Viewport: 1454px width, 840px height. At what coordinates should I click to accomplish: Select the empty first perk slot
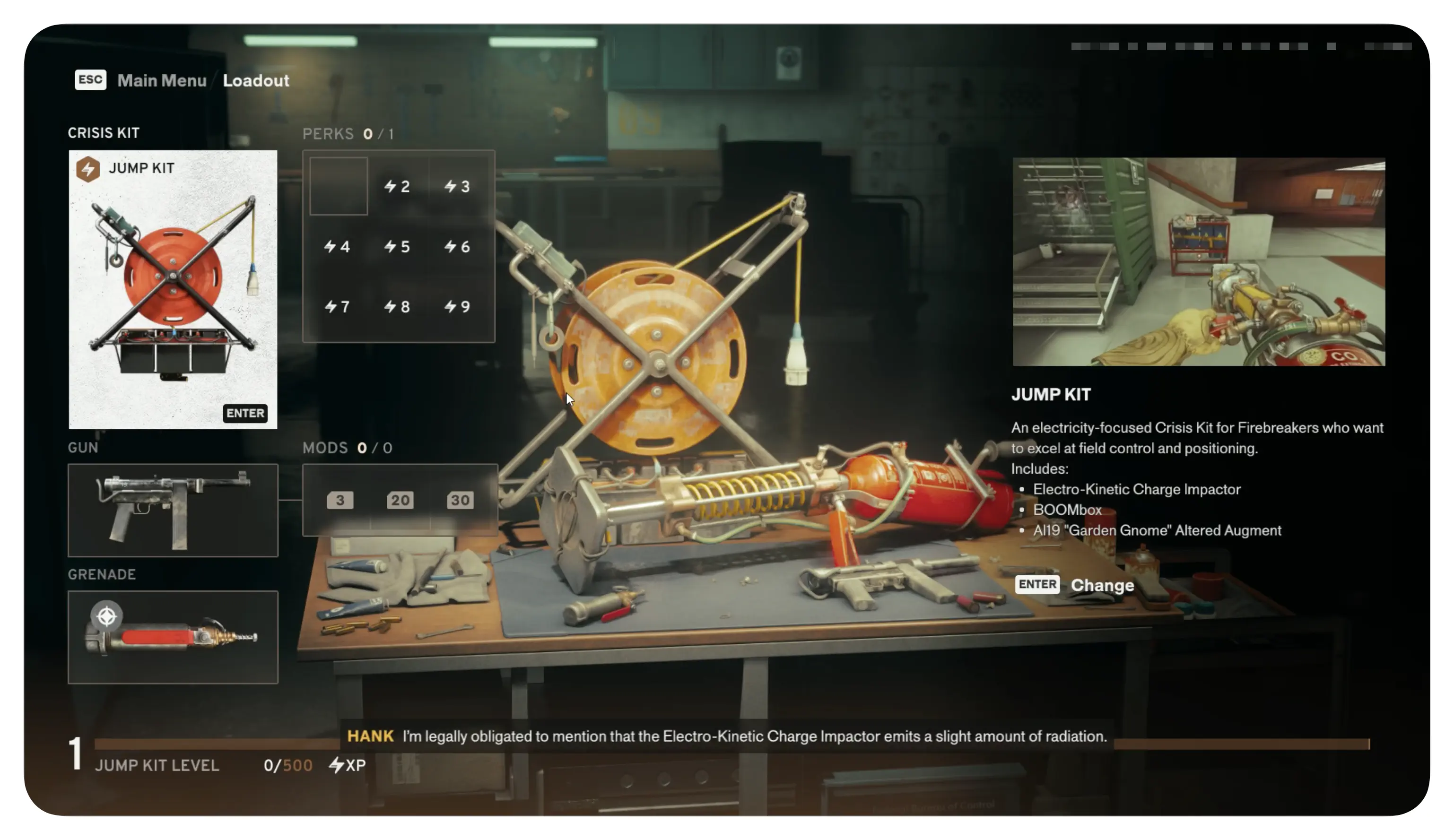point(338,186)
